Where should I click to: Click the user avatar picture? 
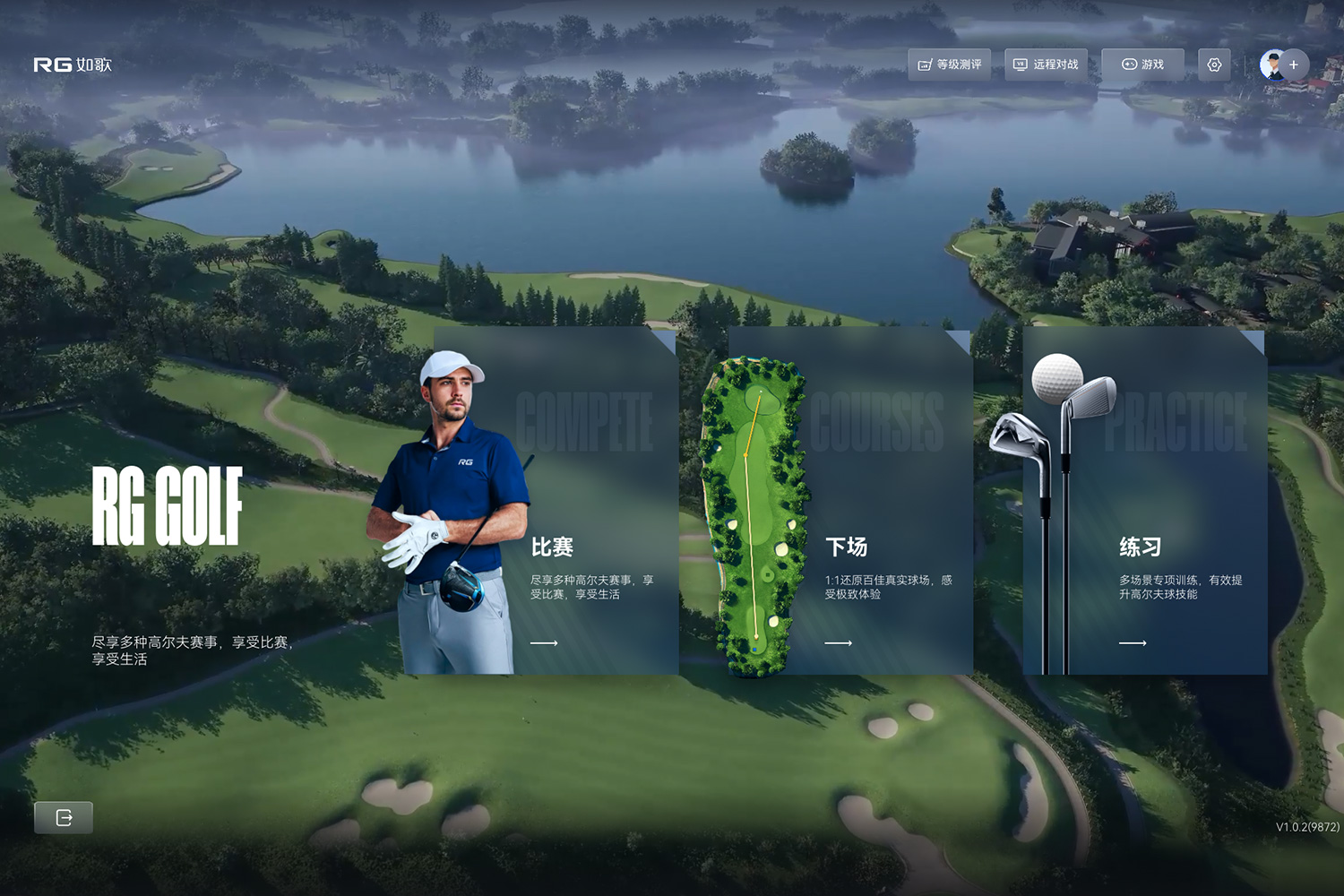pos(1271,65)
